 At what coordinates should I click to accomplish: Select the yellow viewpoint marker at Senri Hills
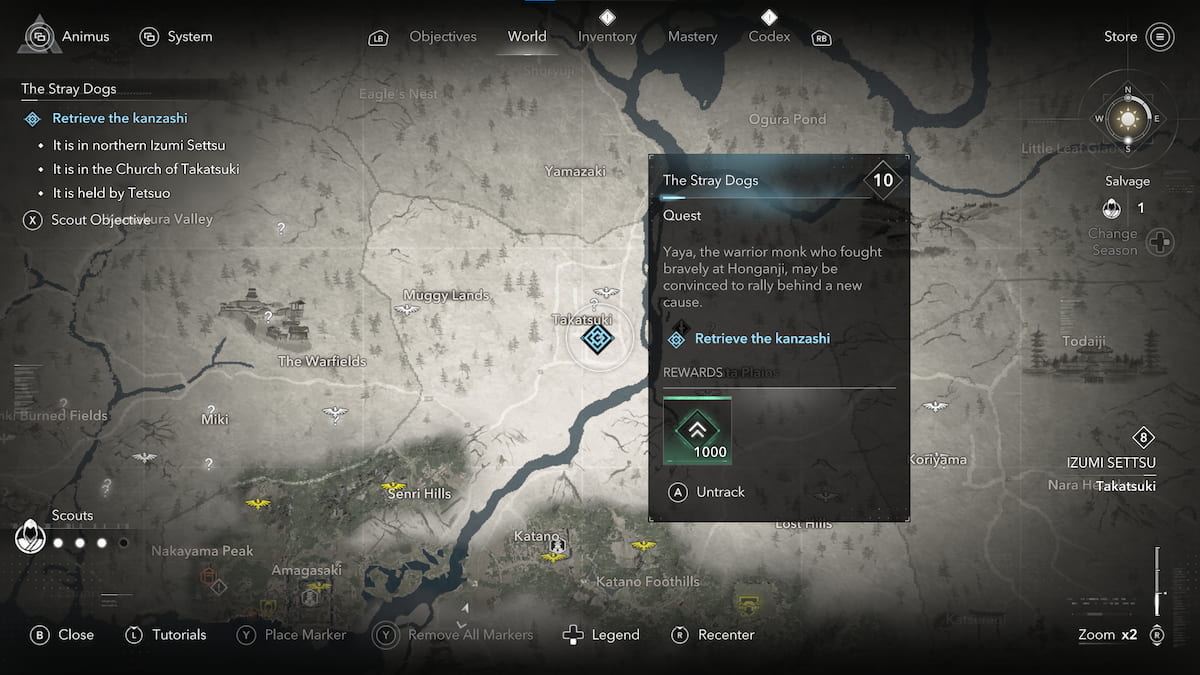394,487
